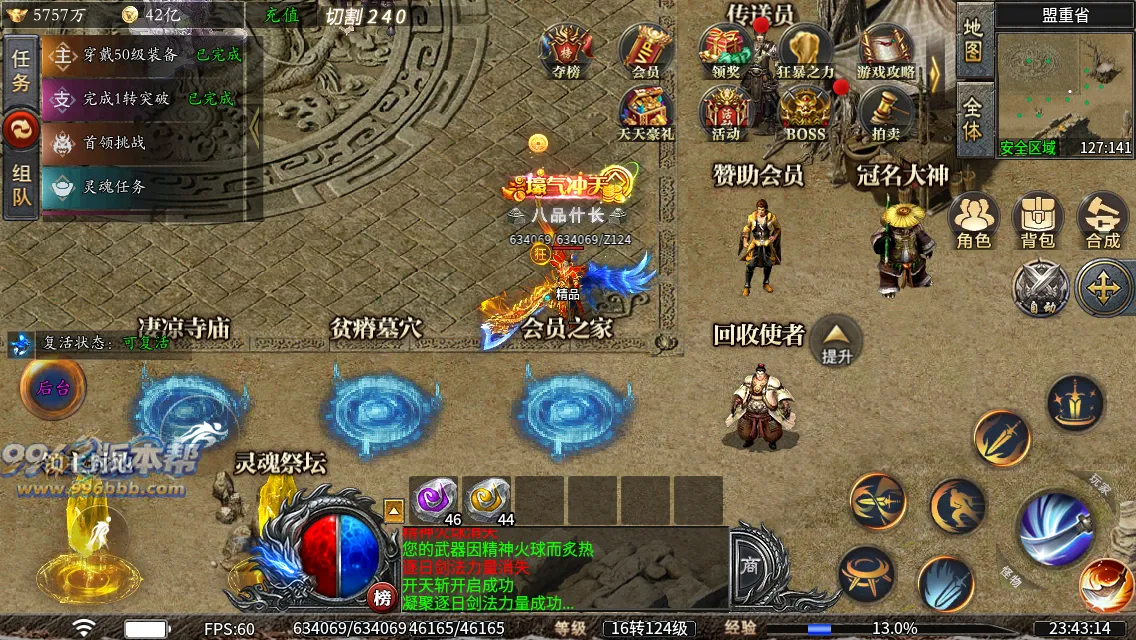Open the 合成 synthesis menu

tap(1103, 220)
